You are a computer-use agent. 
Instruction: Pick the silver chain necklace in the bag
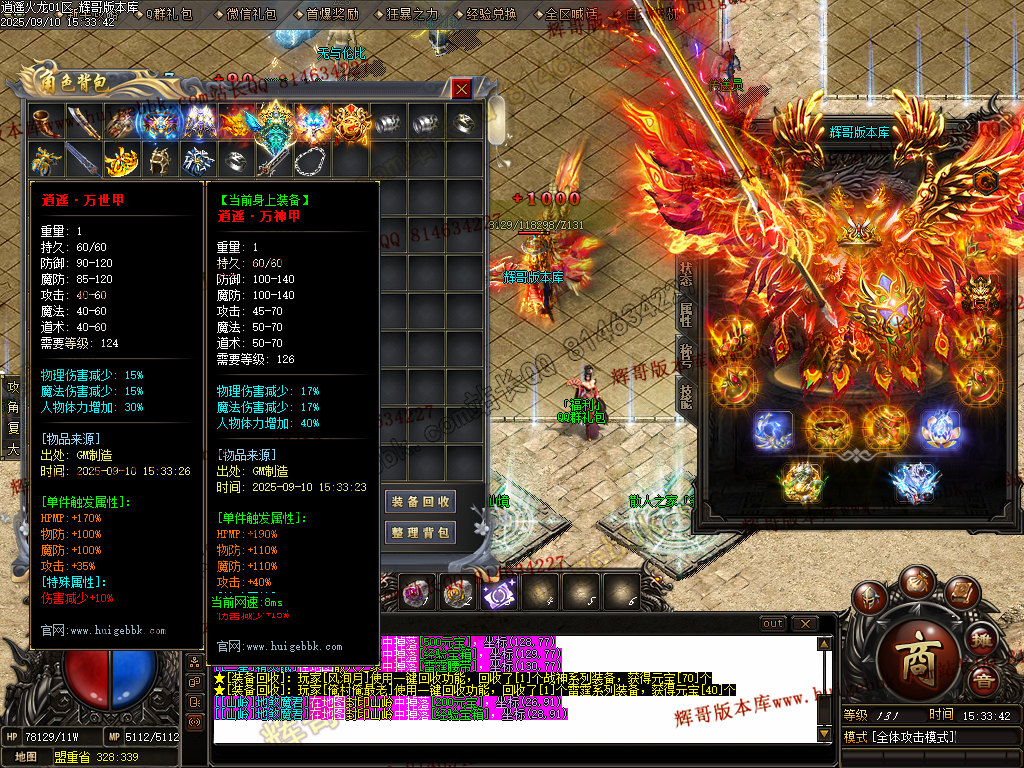[311, 159]
